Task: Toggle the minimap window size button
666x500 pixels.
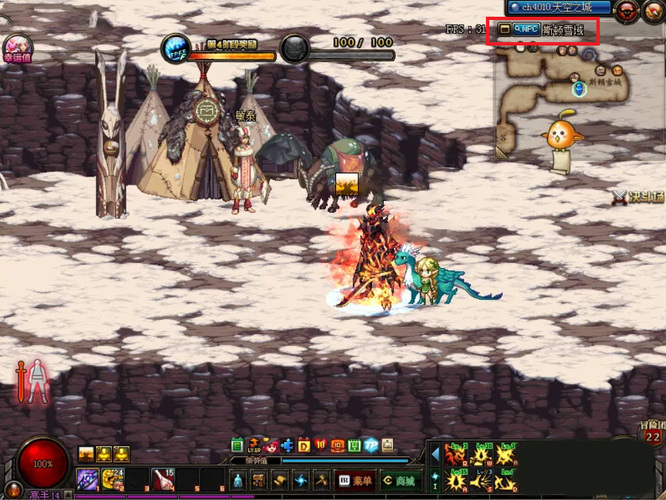Action: [505, 30]
